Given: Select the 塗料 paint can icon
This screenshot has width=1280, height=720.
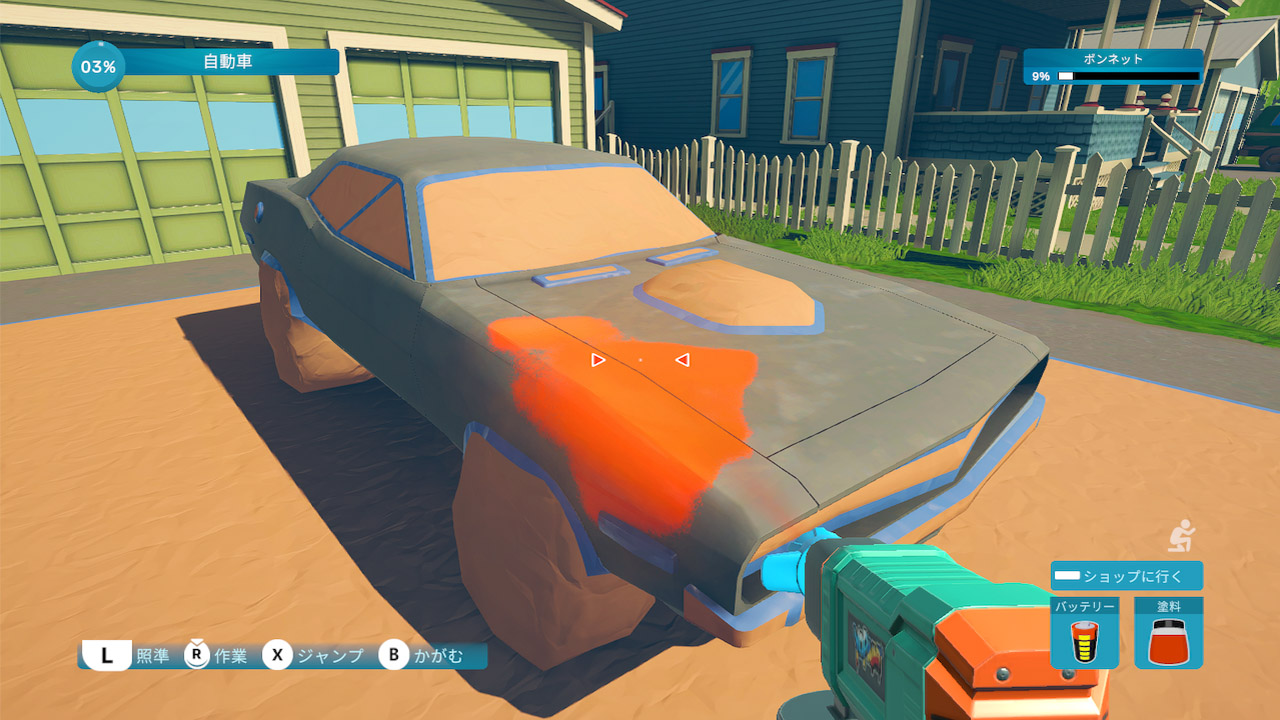Looking at the screenshot, I should click(x=1168, y=641).
